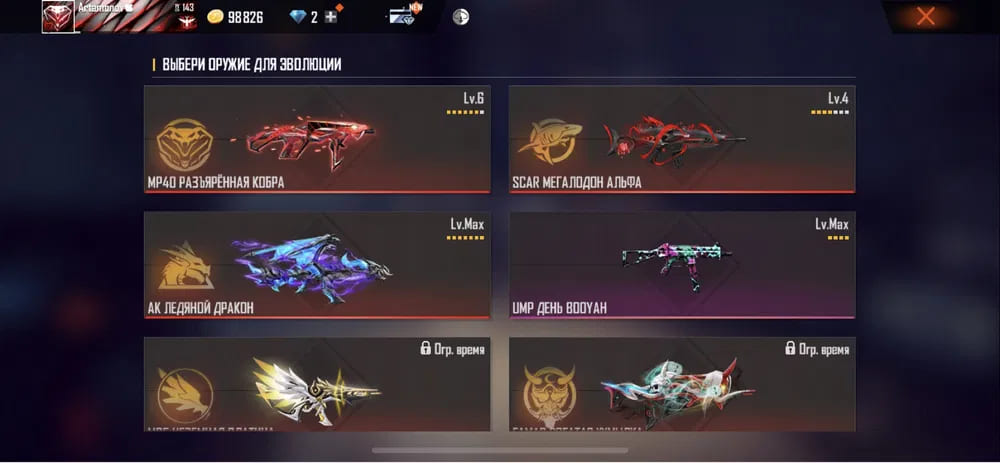Image resolution: width=1000 pixels, height=463 pixels.
Task: Select MP40 Разъярённая Кобра weapon card
Action: [x=317, y=139]
